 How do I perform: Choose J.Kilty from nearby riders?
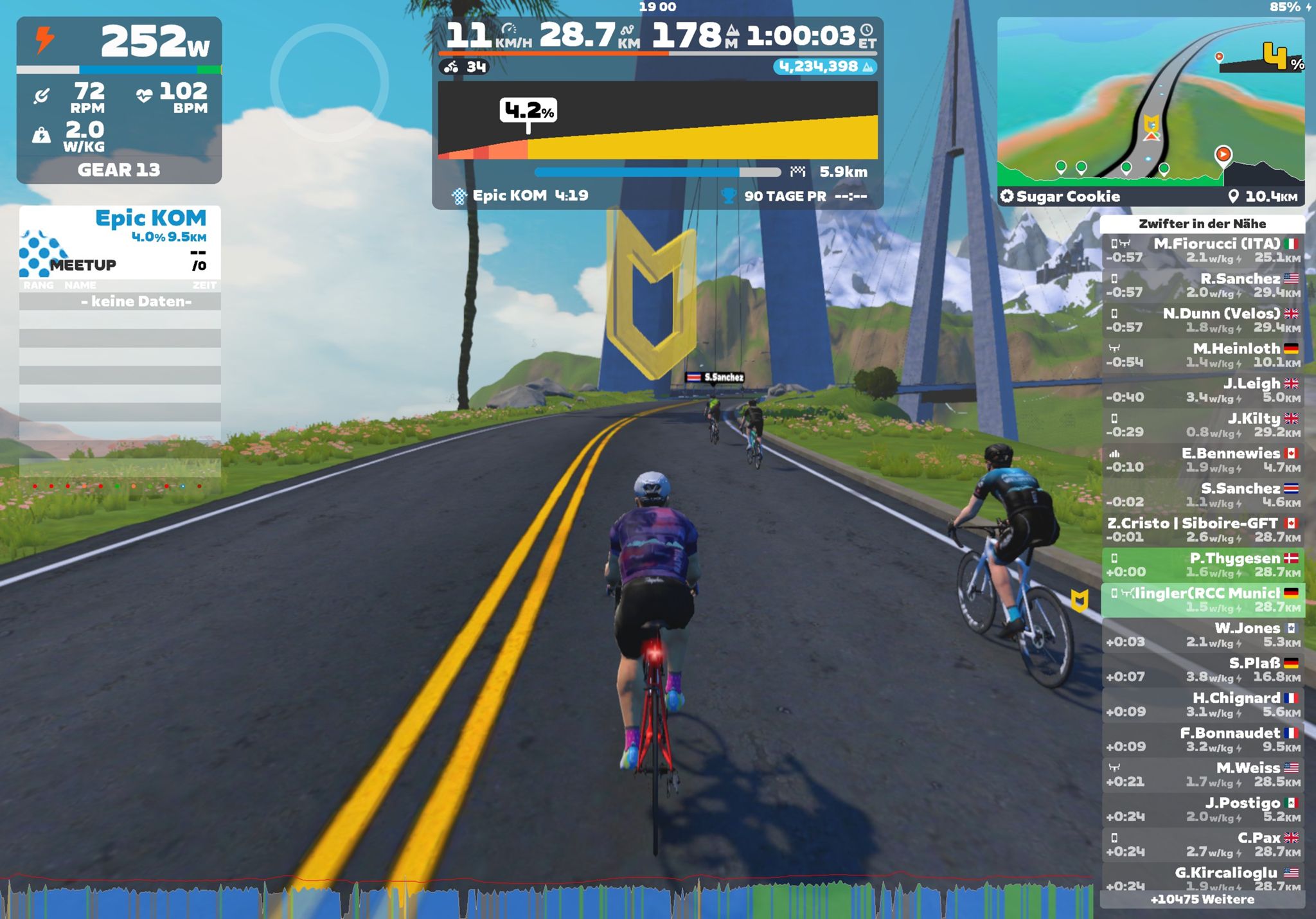[x=1202, y=425]
